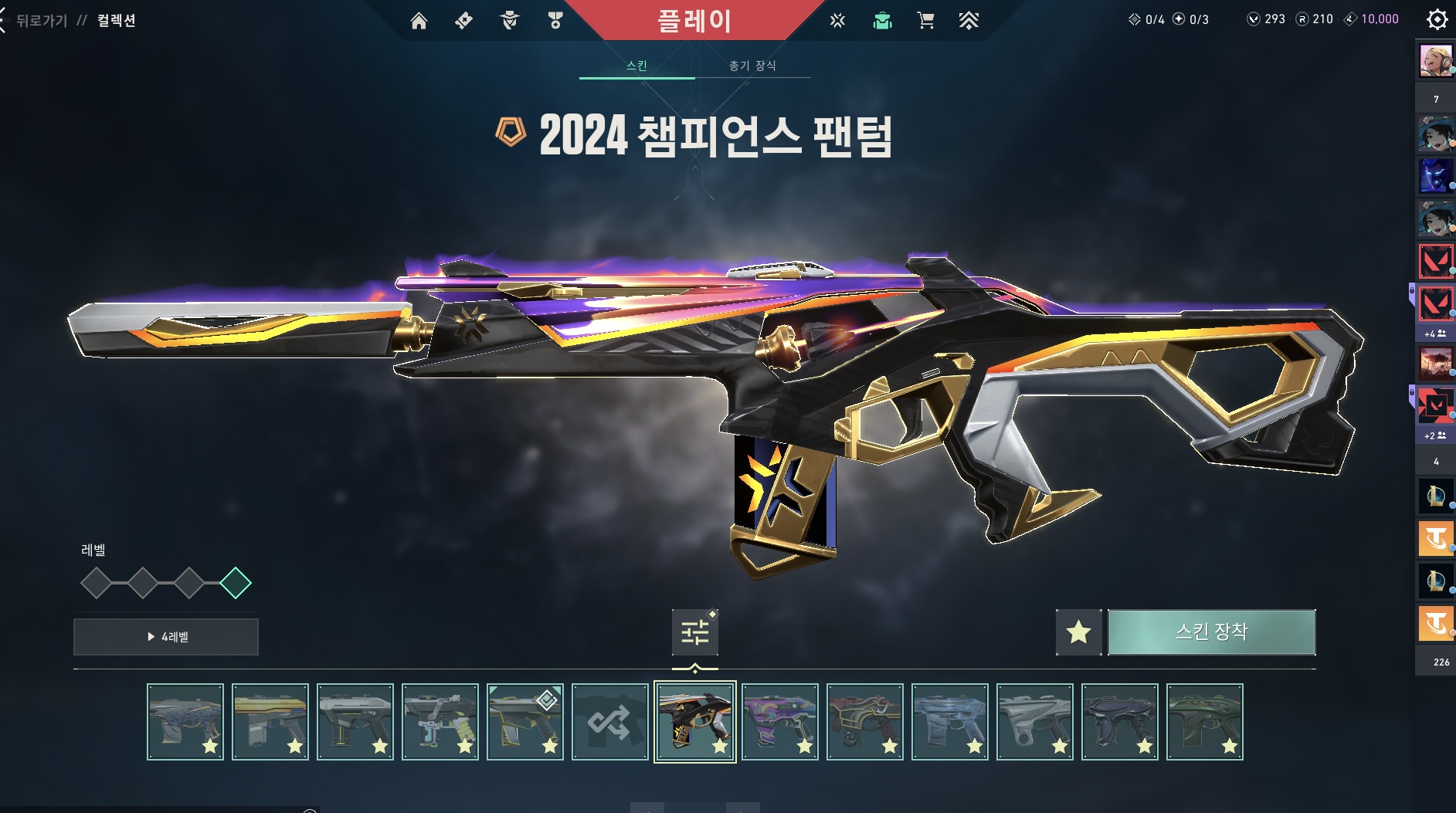
Task: Select the 스킨 tab
Action: click(x=636, y=66)
